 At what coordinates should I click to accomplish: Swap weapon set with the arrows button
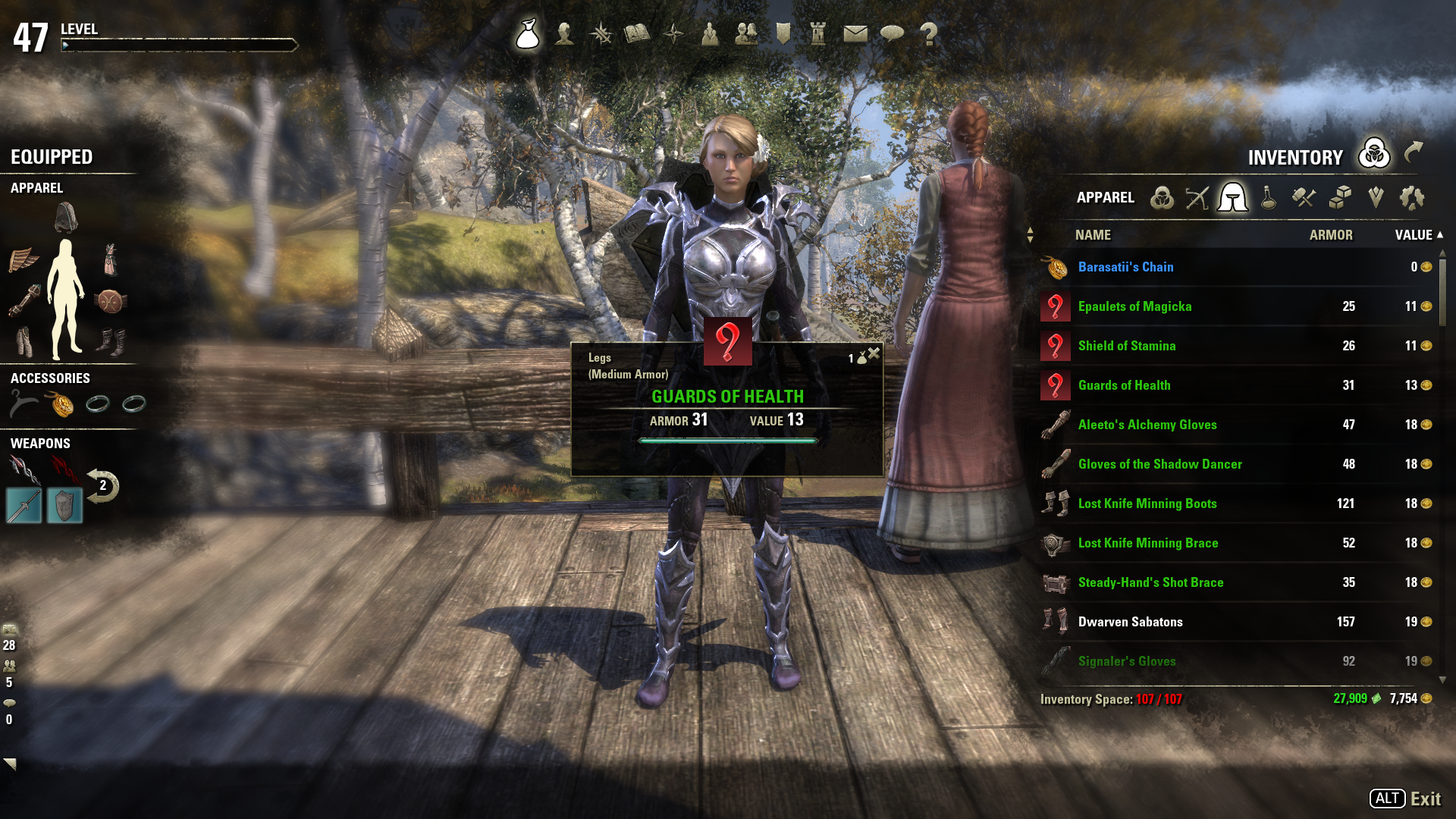(102, 486)
